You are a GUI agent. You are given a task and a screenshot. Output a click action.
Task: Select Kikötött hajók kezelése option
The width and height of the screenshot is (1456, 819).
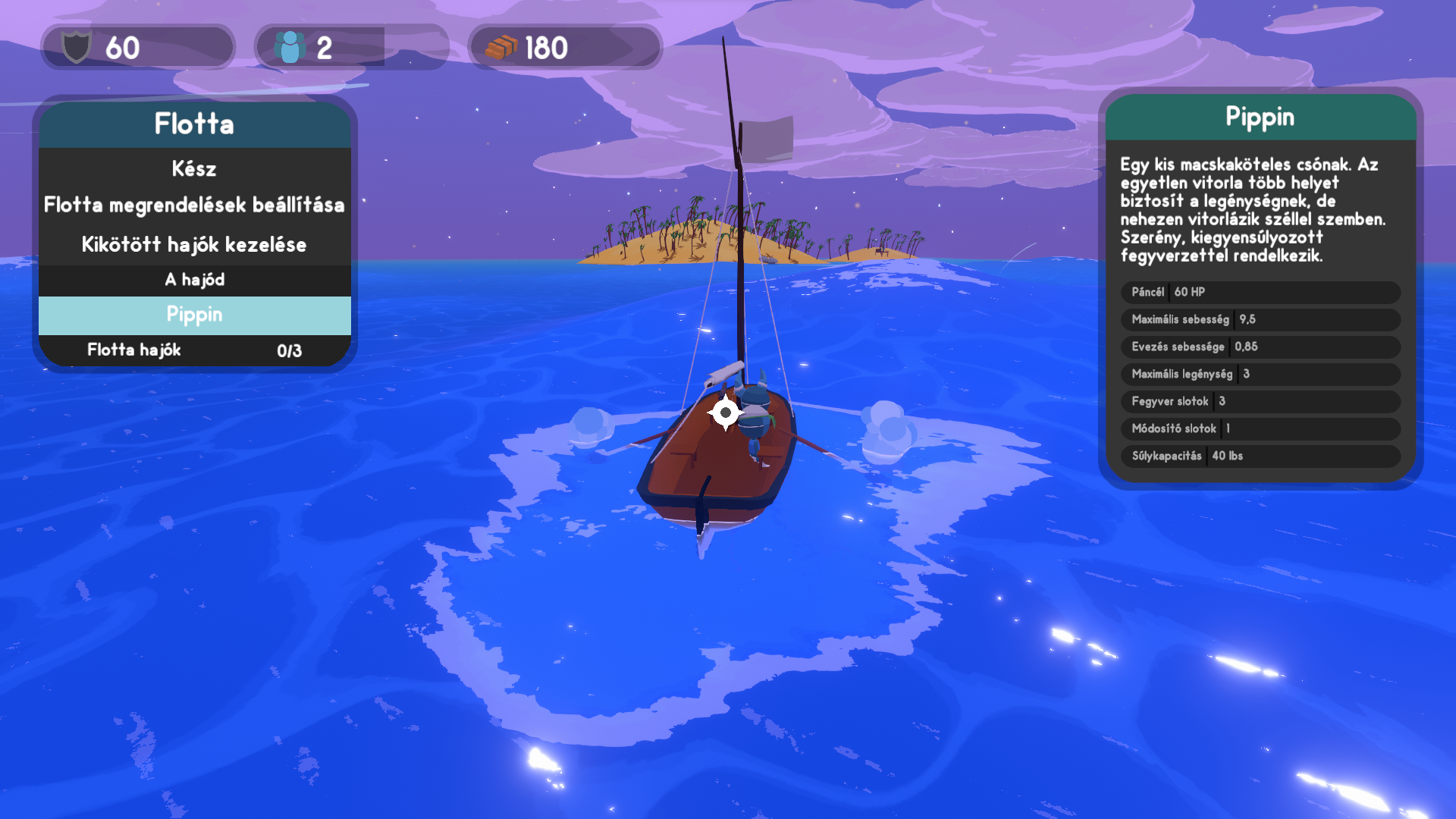pos(194,244)
